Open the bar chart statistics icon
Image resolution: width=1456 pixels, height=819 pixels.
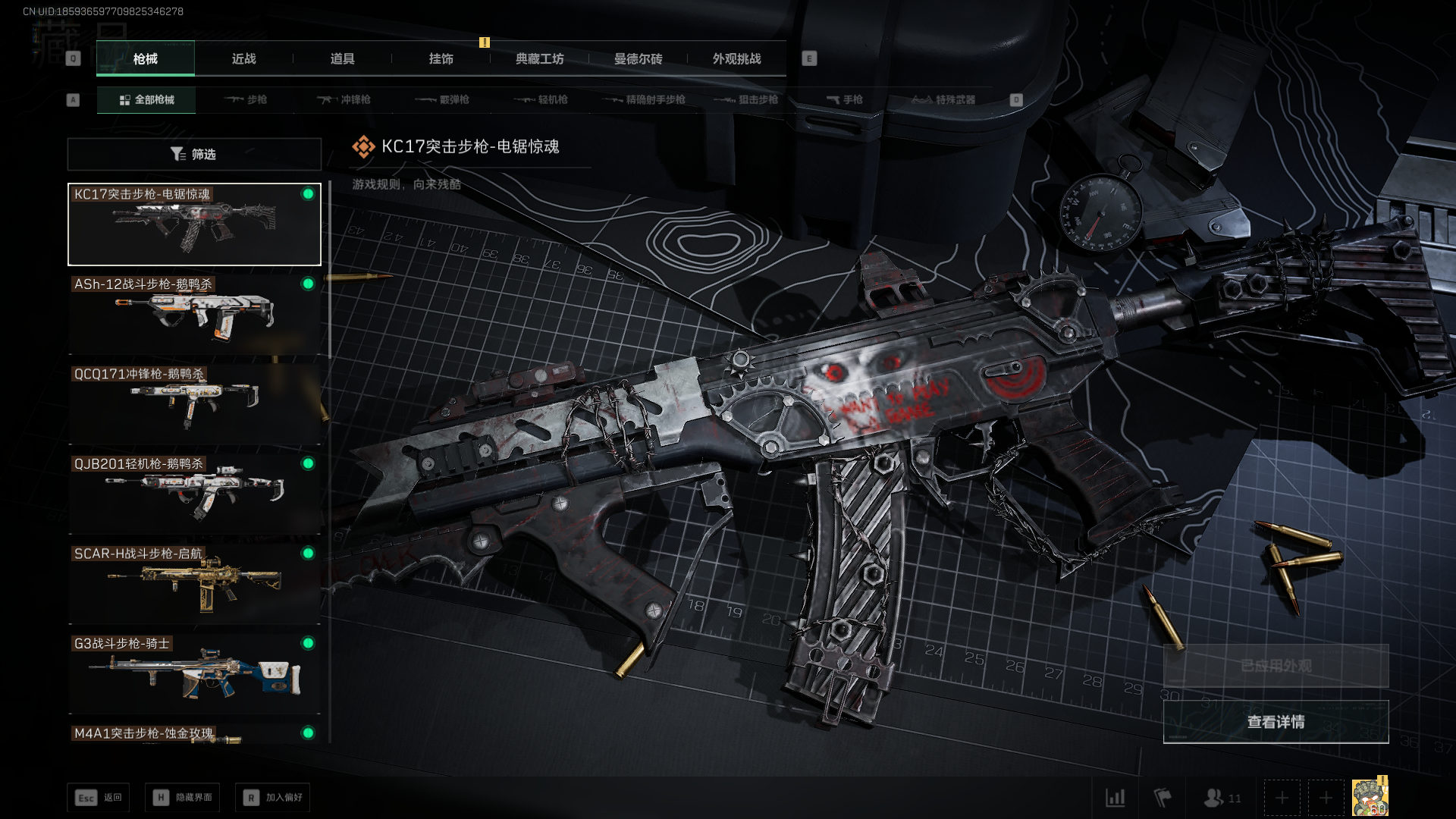(1115, 798)
